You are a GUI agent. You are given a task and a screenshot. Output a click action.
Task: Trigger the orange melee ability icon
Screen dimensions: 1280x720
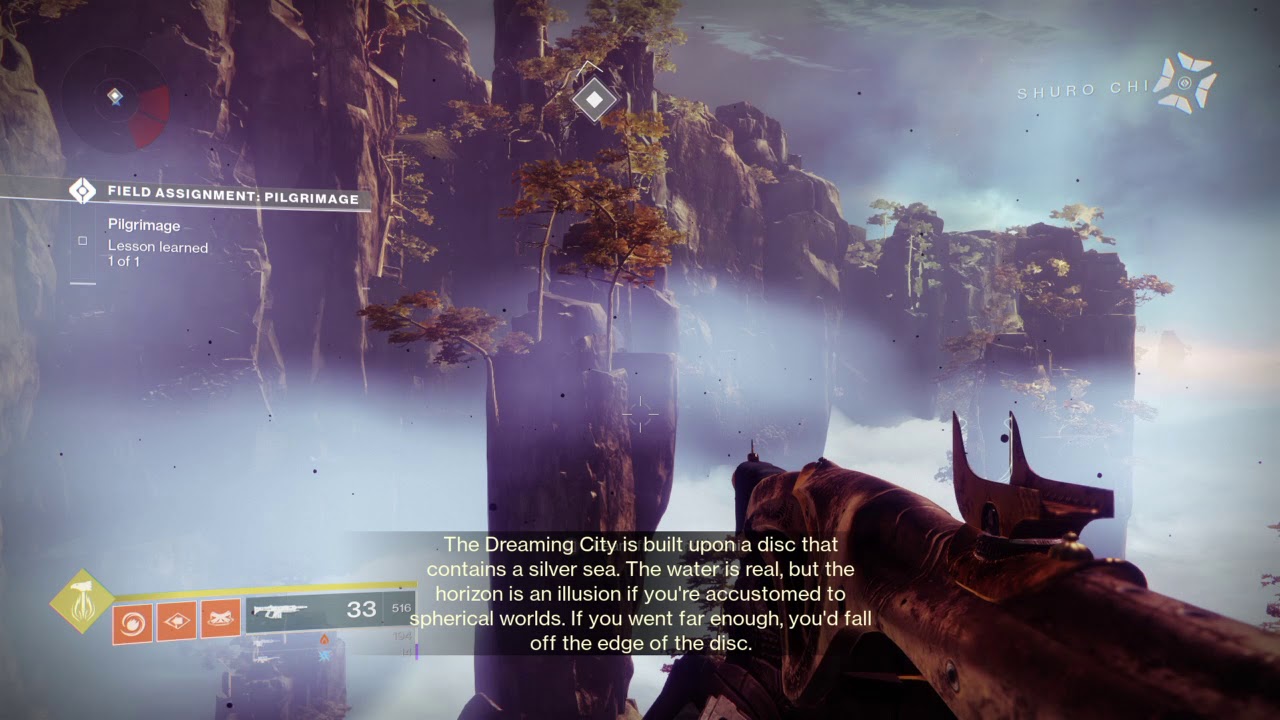tap(176, 621)
